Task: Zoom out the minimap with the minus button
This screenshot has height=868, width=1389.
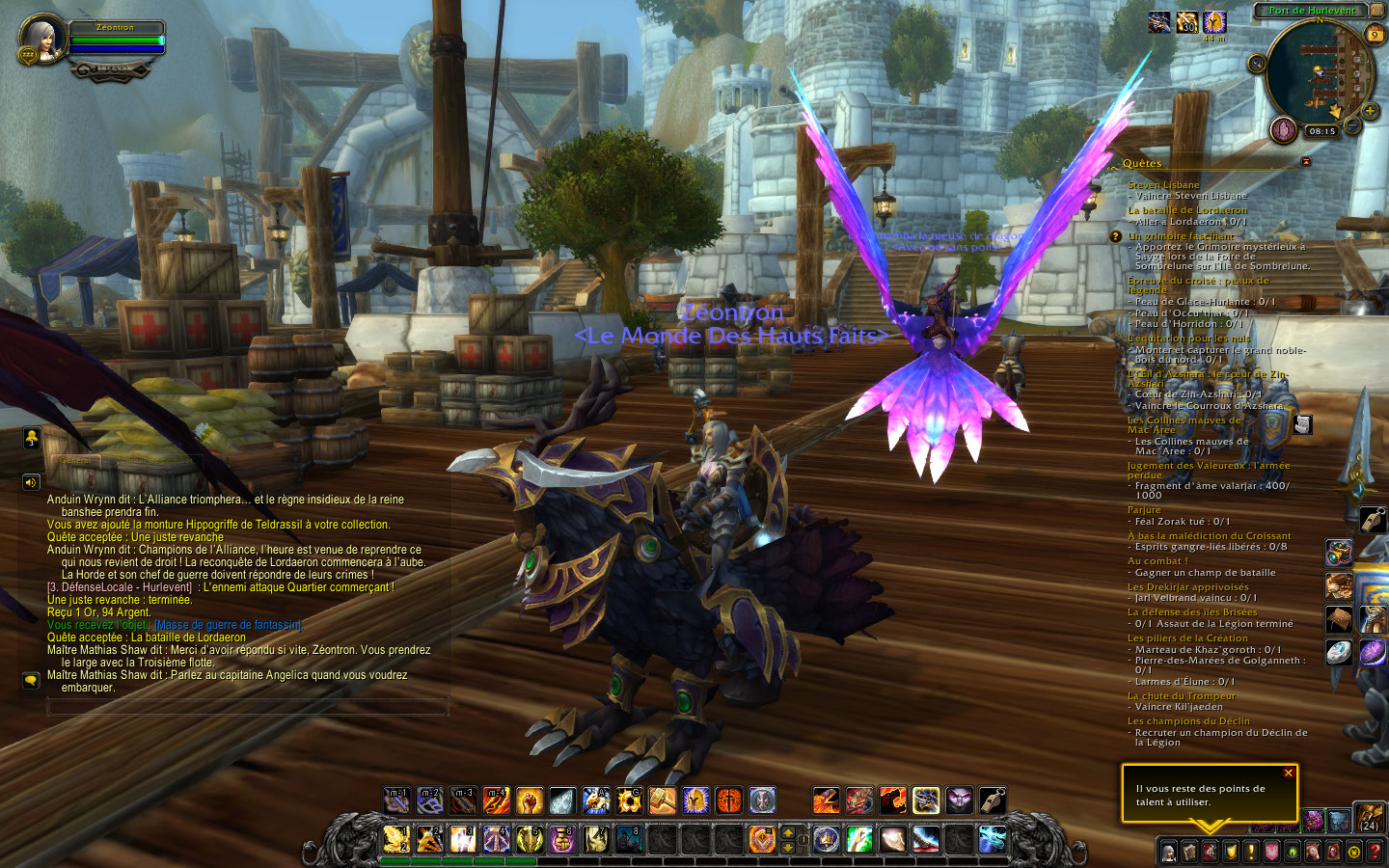Action: [x=1352, y=125]
